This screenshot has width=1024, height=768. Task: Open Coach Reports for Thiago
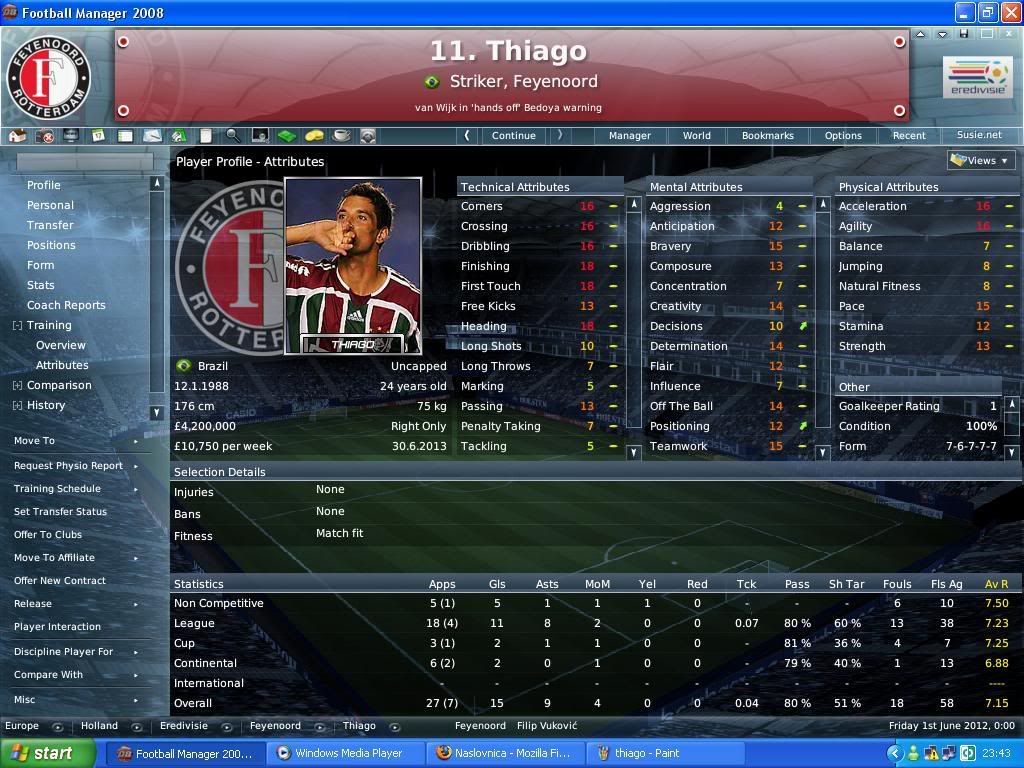[66, 305]
